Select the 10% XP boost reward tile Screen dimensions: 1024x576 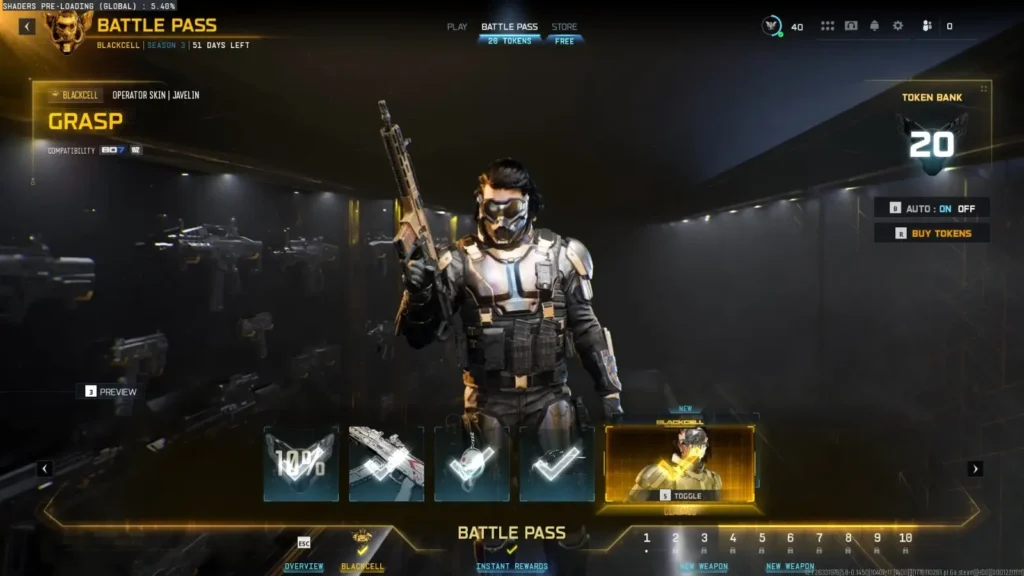pyautogui.click(x=301, y=463)
